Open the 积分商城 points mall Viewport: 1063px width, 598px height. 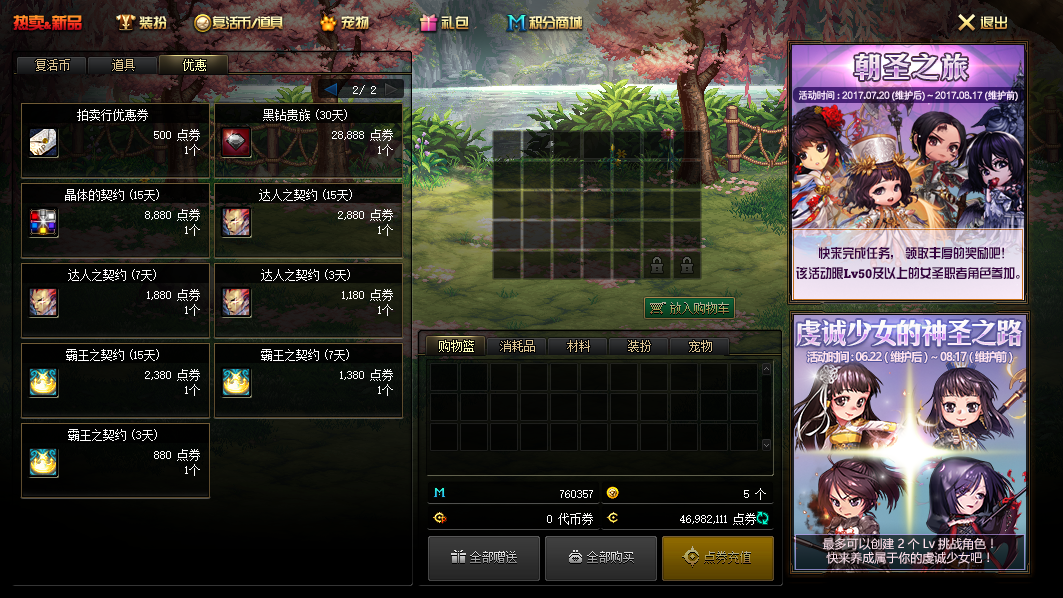click(545, 22)
